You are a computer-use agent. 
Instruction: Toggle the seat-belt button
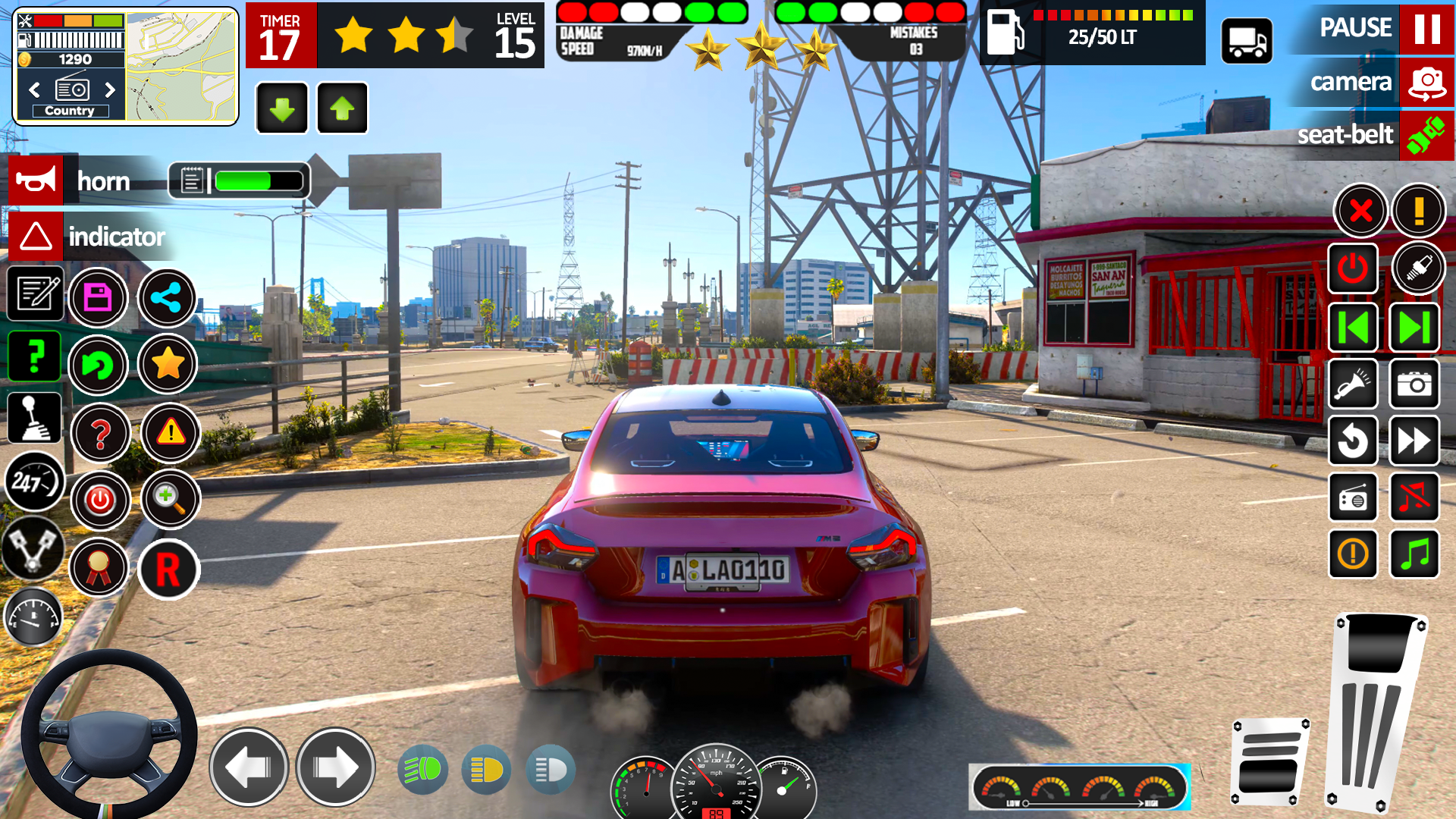click(x=1426, y=135)
